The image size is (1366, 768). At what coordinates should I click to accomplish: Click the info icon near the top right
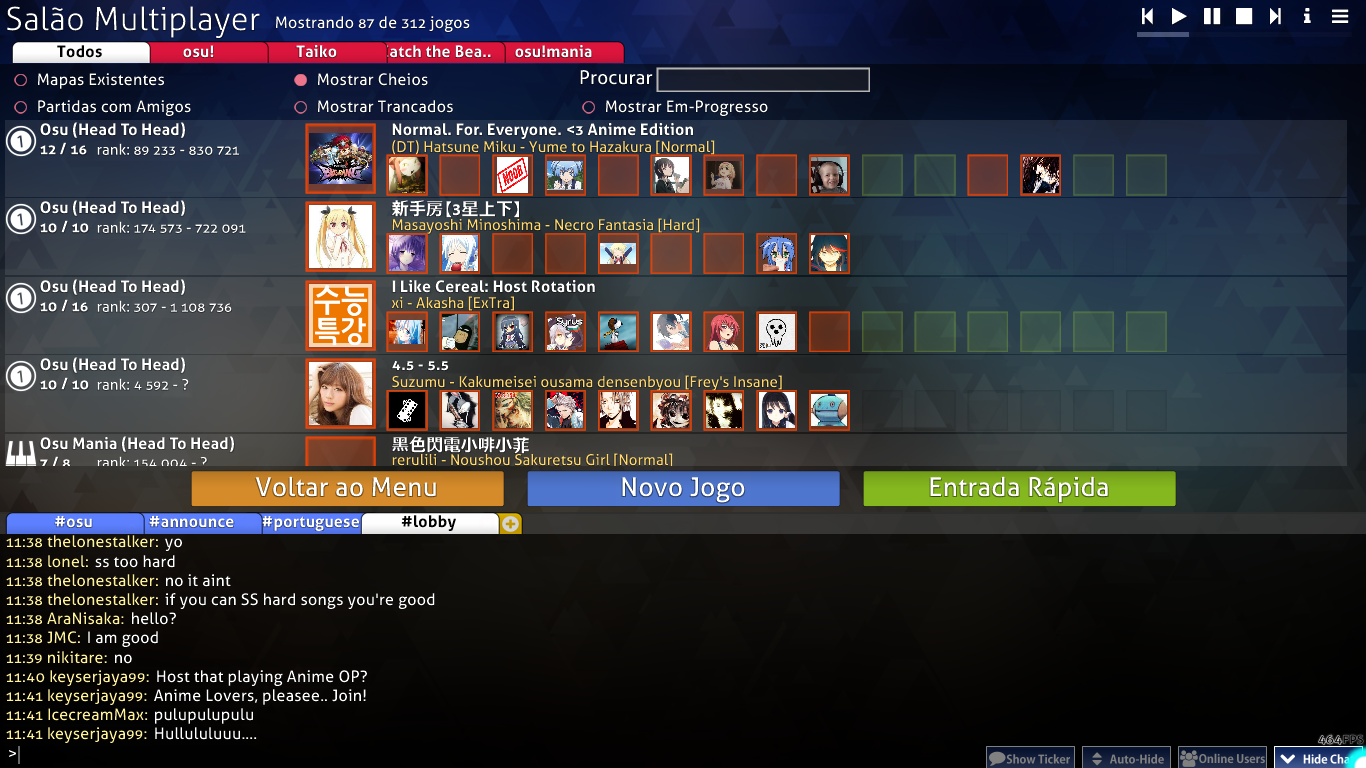tap(1307, 16)
